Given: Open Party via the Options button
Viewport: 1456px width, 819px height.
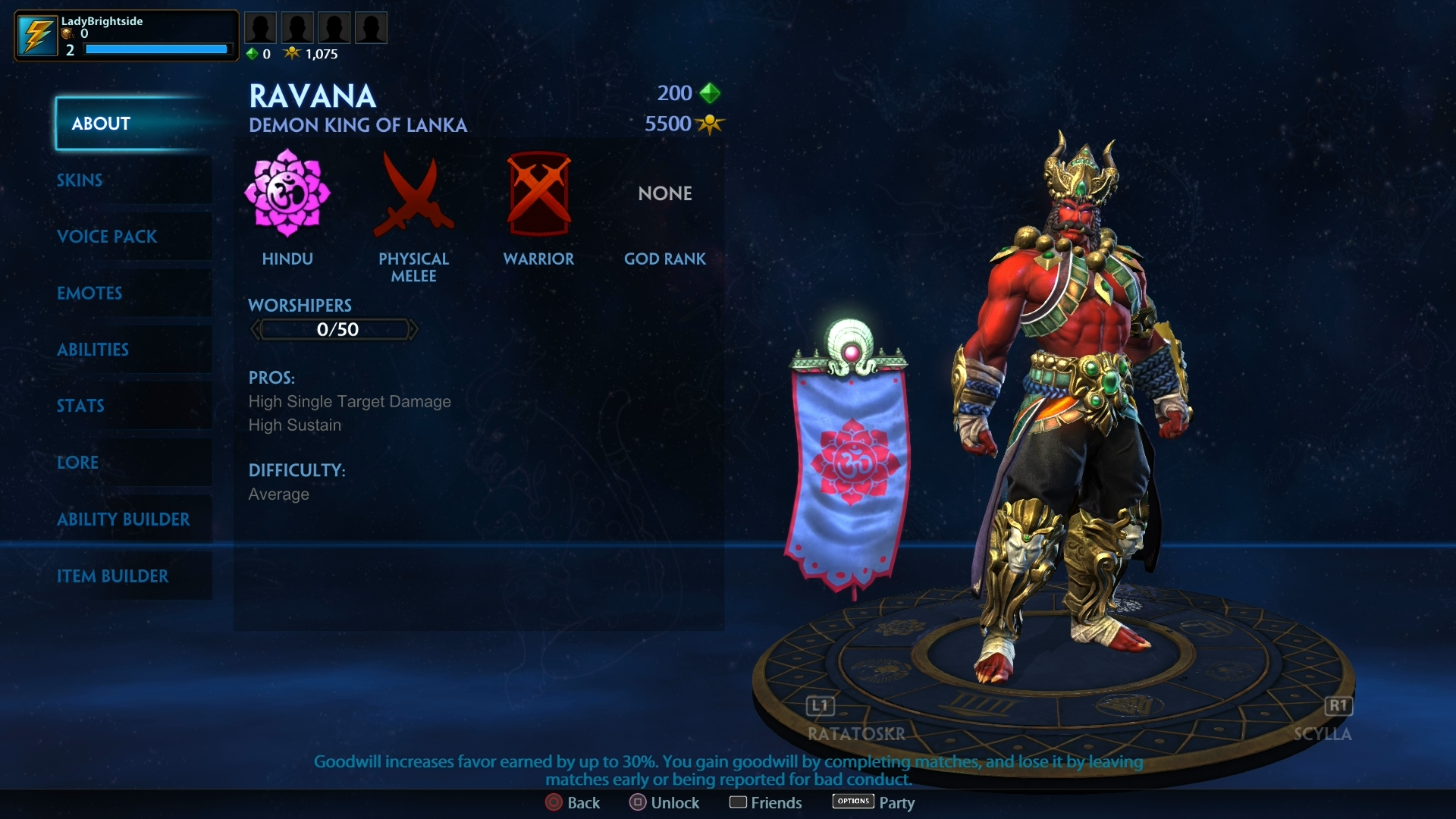Looking at the screenshot, I should (853, 801).
